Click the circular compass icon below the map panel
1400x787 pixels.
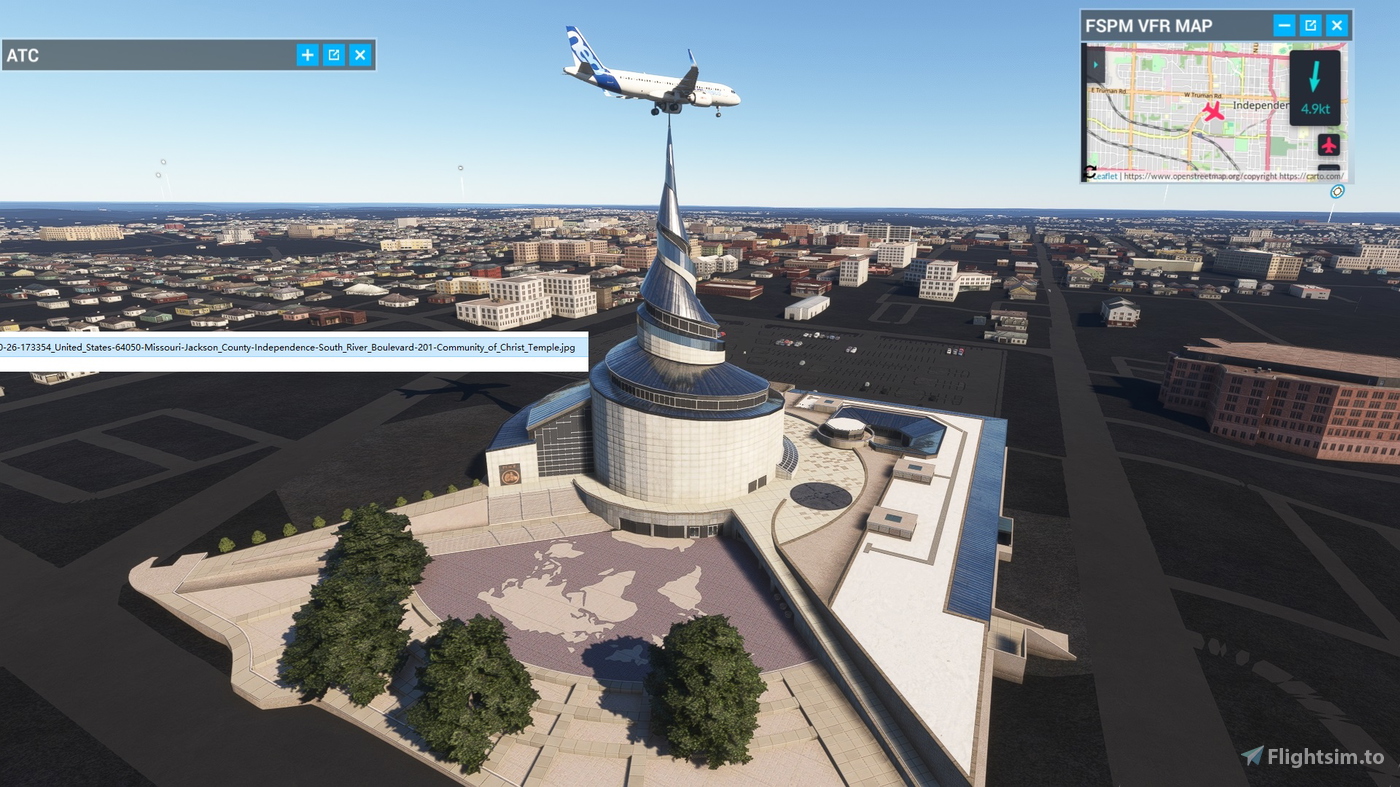1337,191
